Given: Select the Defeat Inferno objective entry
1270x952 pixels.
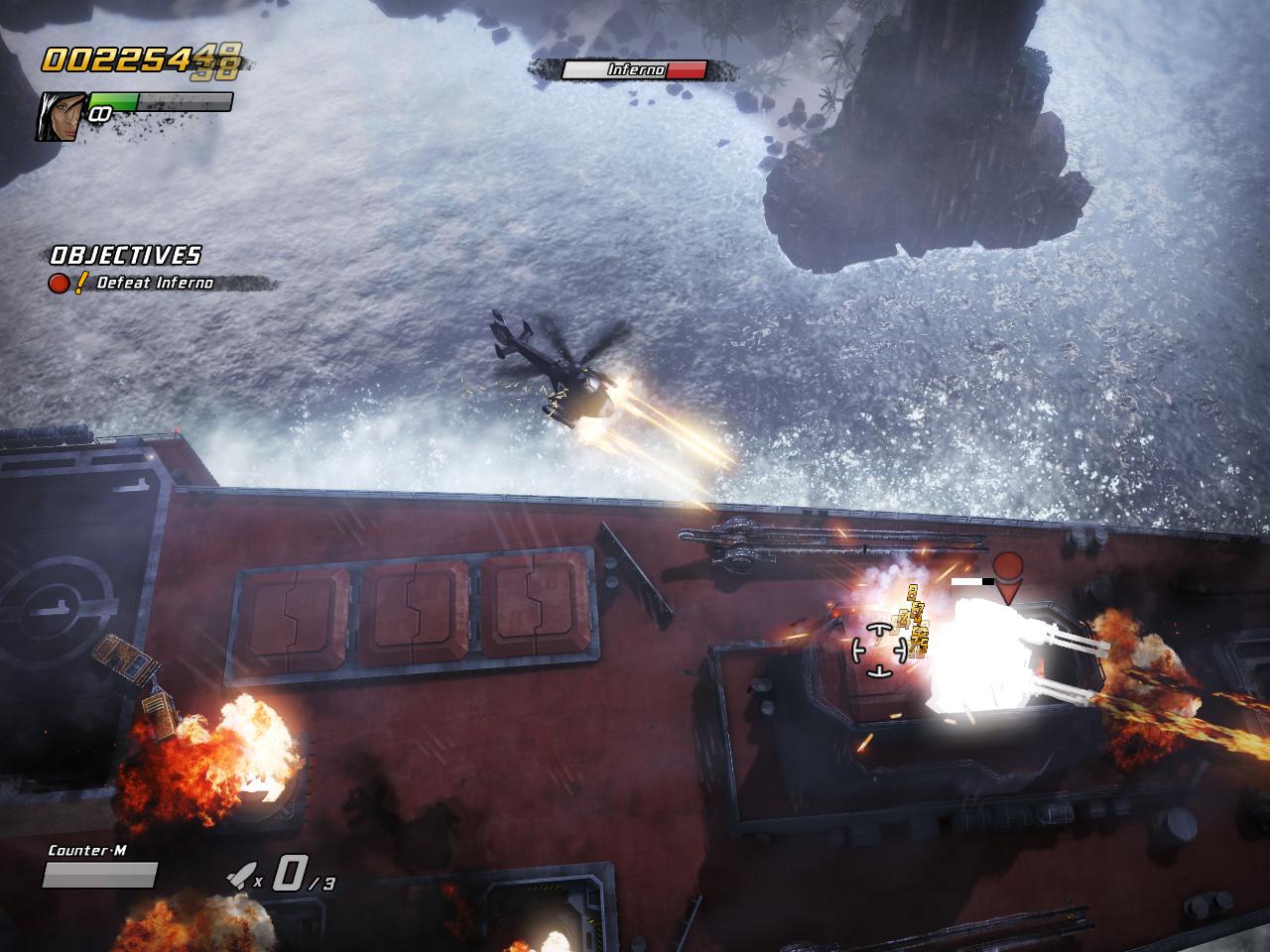Looking at the screenshot, I should pos(154,283).
